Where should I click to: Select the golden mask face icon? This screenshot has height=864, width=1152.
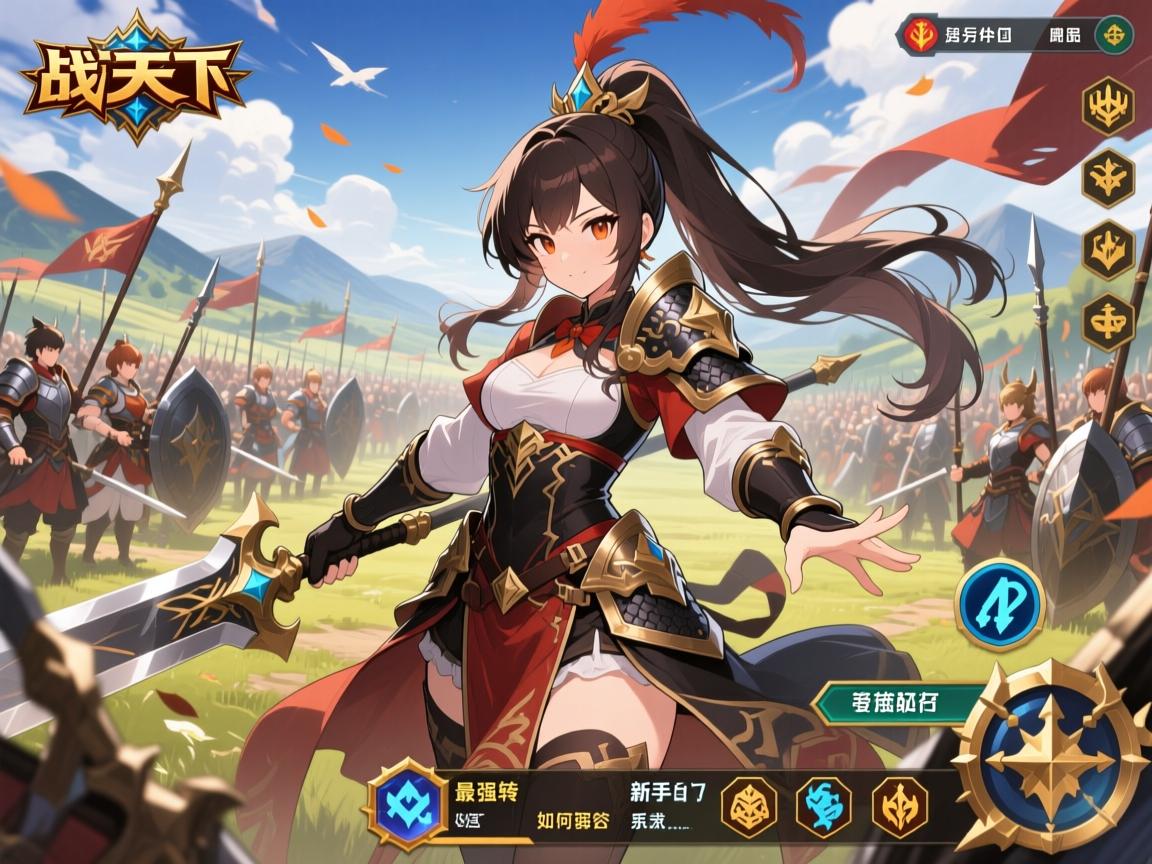point(750,806)
